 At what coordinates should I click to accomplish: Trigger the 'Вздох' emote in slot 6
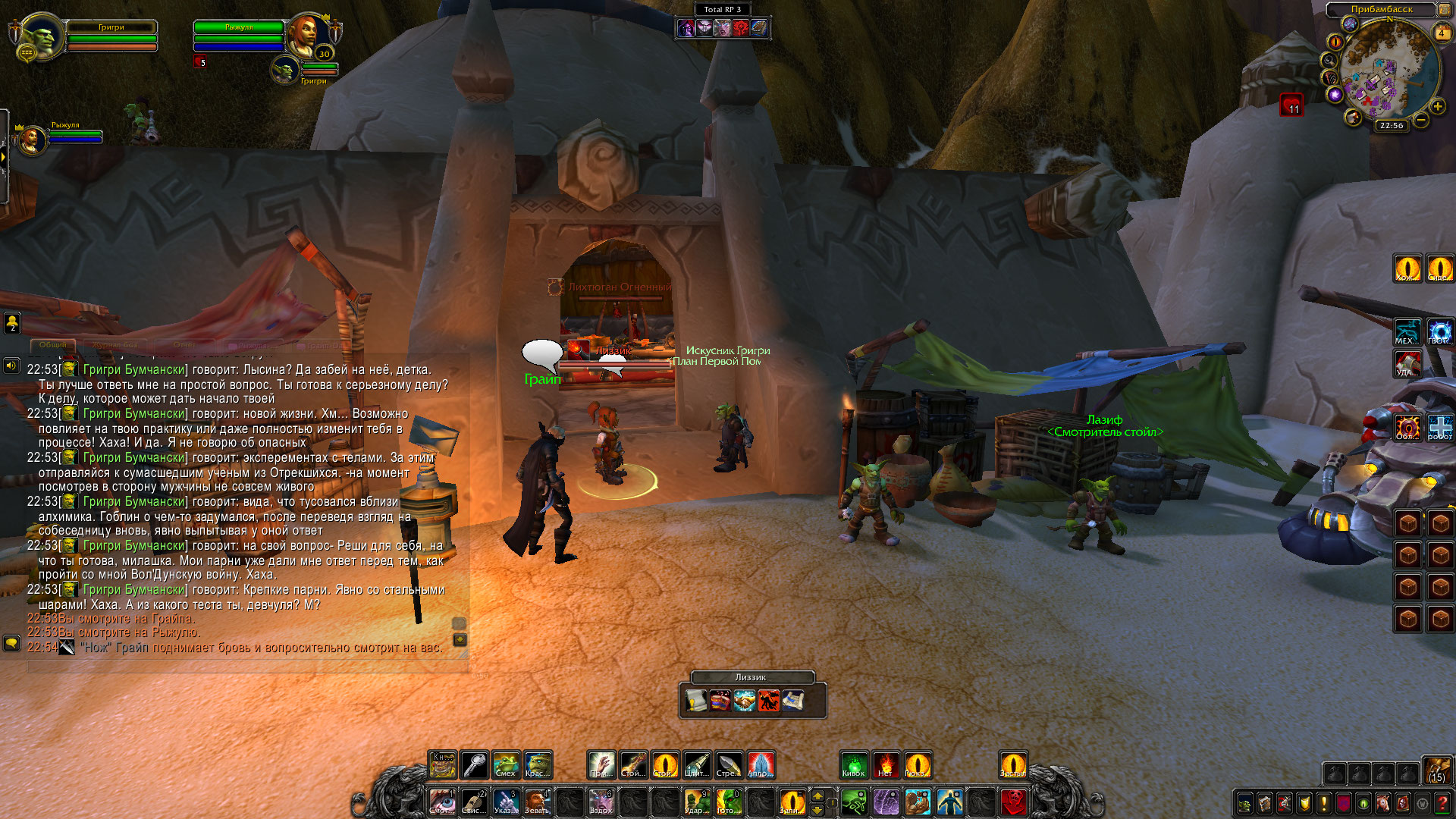(x=601, y=802)
